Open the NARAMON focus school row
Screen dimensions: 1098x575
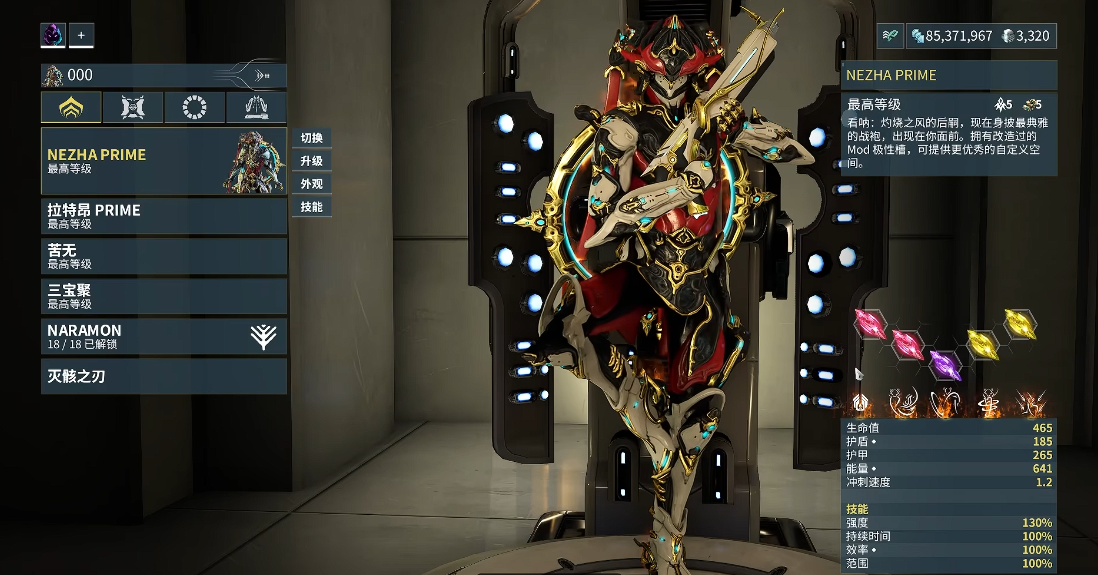(x=164, y=336)
